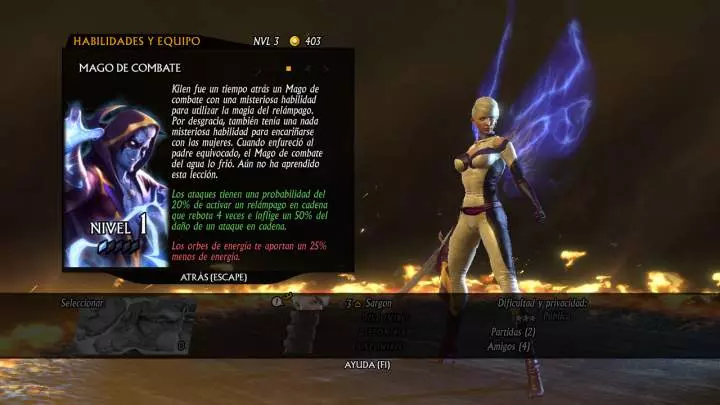Open the Amigos (4) list
This screenshot has width=720, height=405.
point(511,346)
